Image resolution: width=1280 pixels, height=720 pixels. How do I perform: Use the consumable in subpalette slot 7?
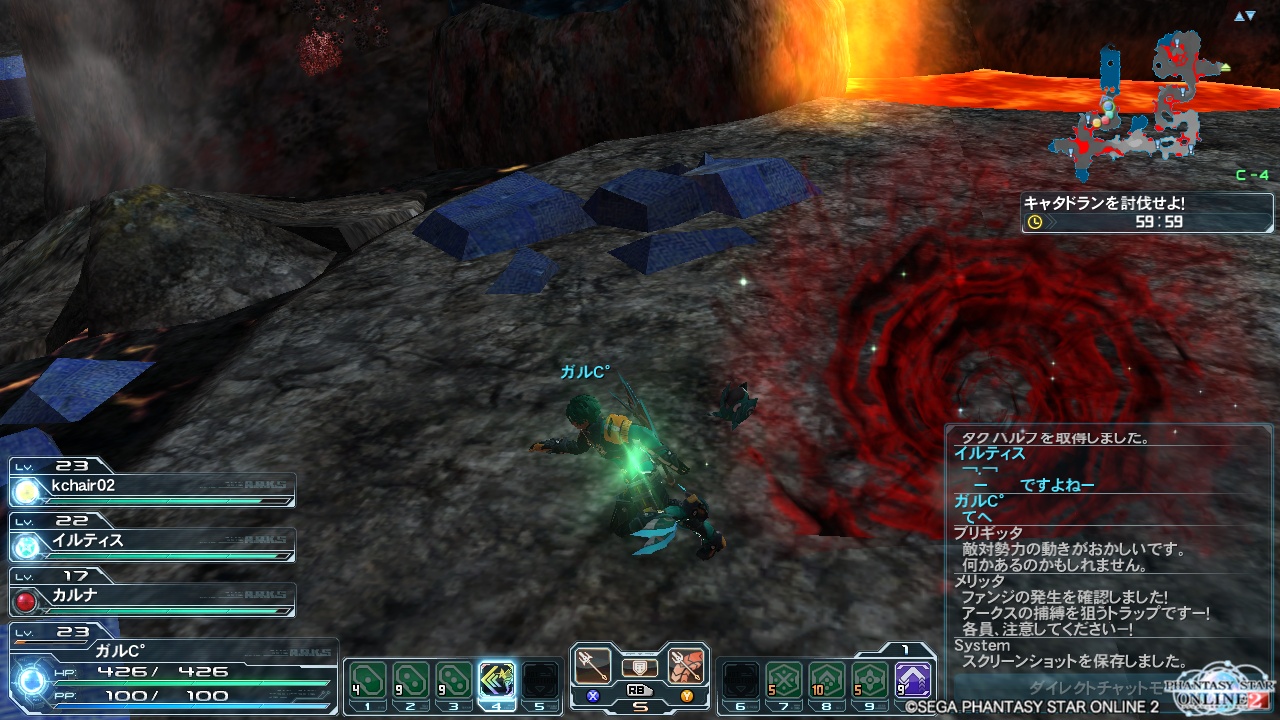(783, 682)
